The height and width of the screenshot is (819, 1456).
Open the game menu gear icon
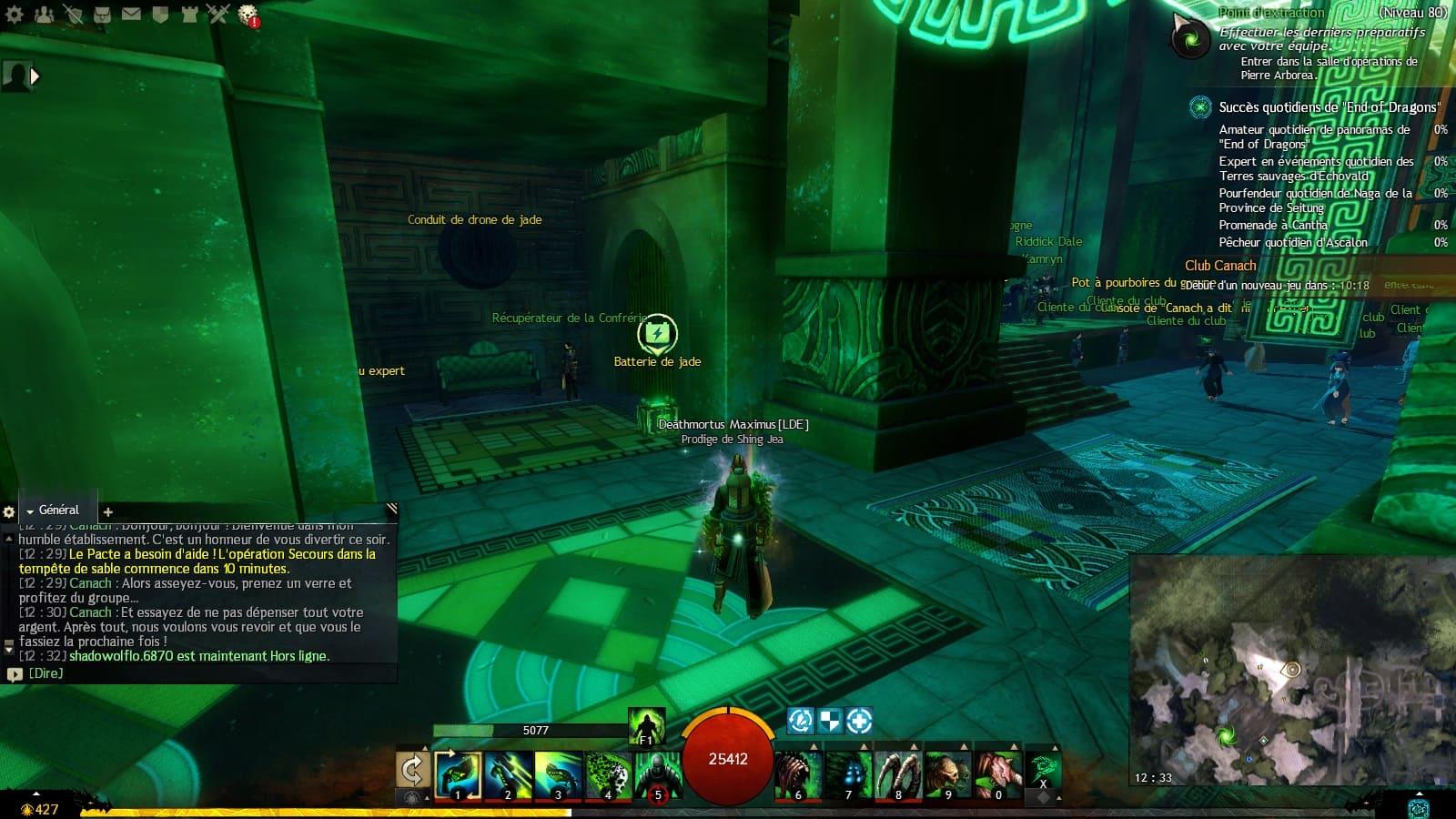point(15,14)
